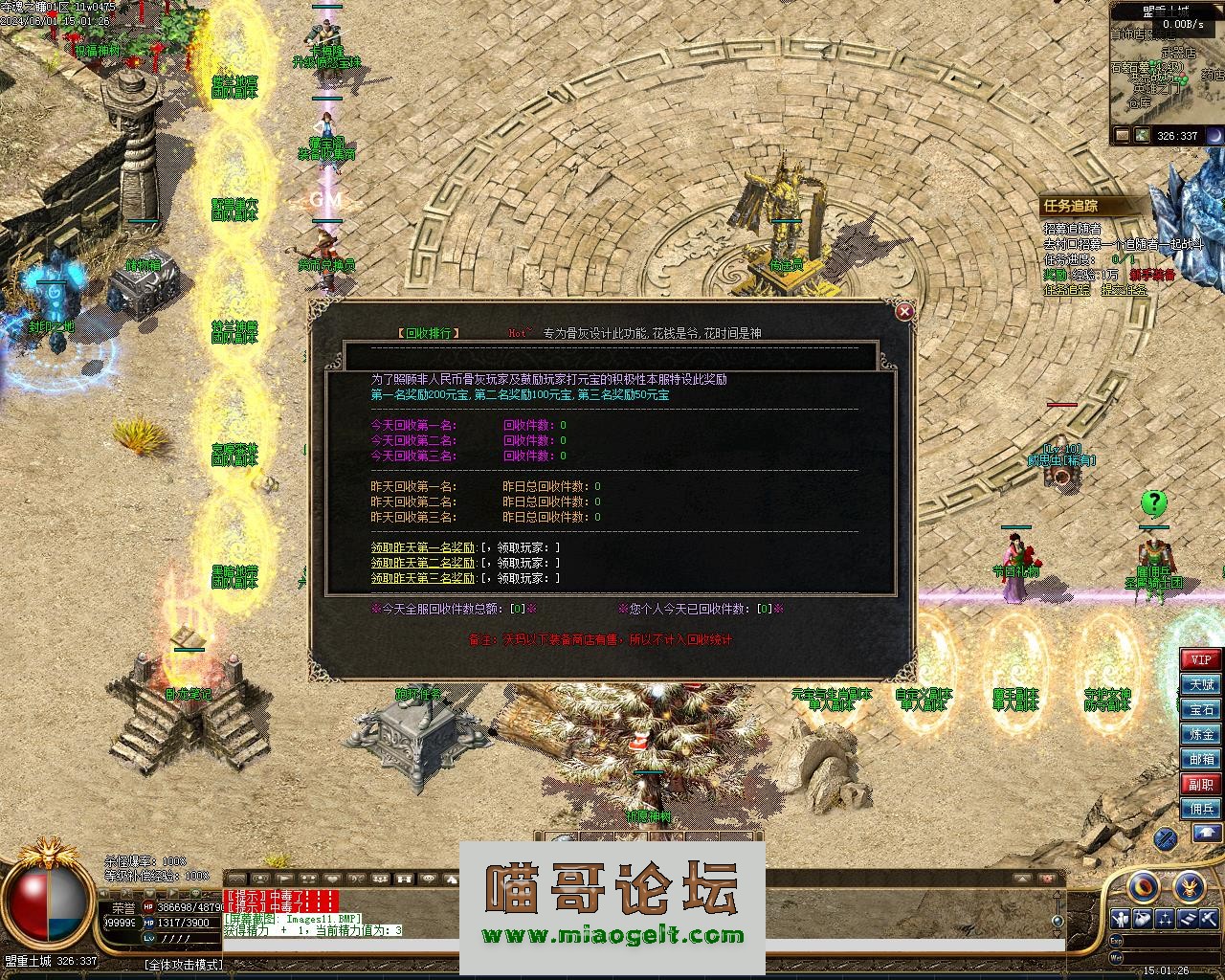
Task: Open the VIP panel
Action: click(1201, 659)
